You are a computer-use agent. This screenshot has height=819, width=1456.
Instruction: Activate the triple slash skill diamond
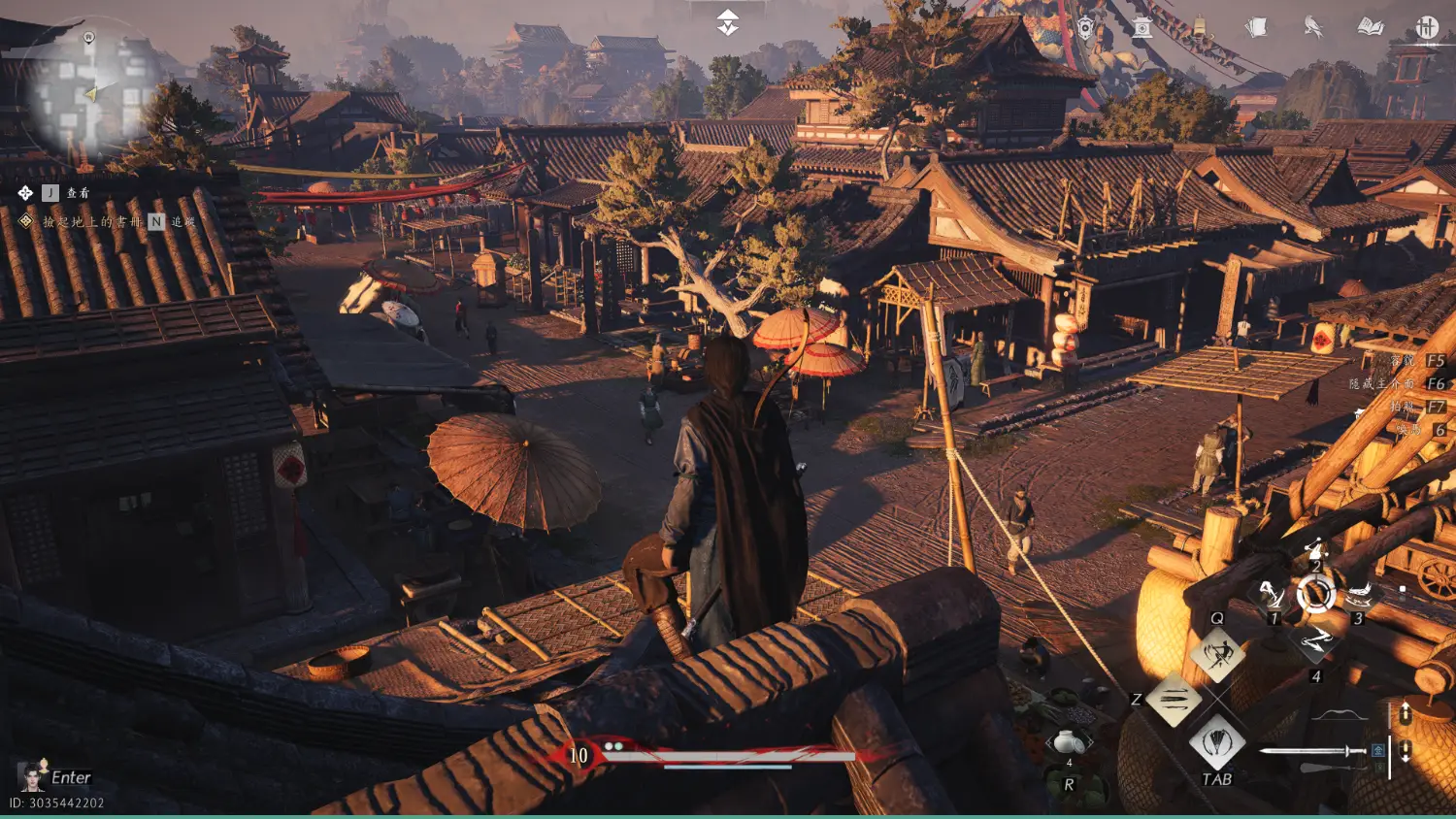click(1174, 699)
